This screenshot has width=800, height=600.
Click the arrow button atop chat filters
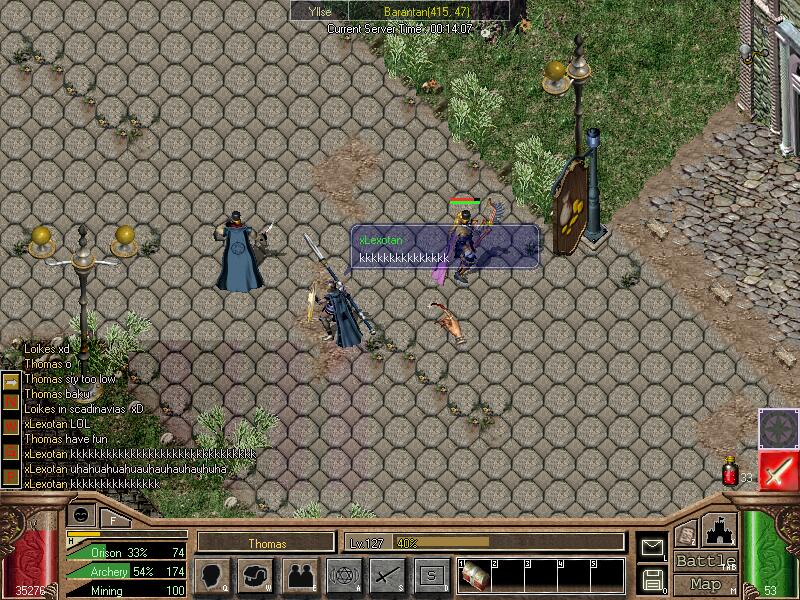[11, 381]
